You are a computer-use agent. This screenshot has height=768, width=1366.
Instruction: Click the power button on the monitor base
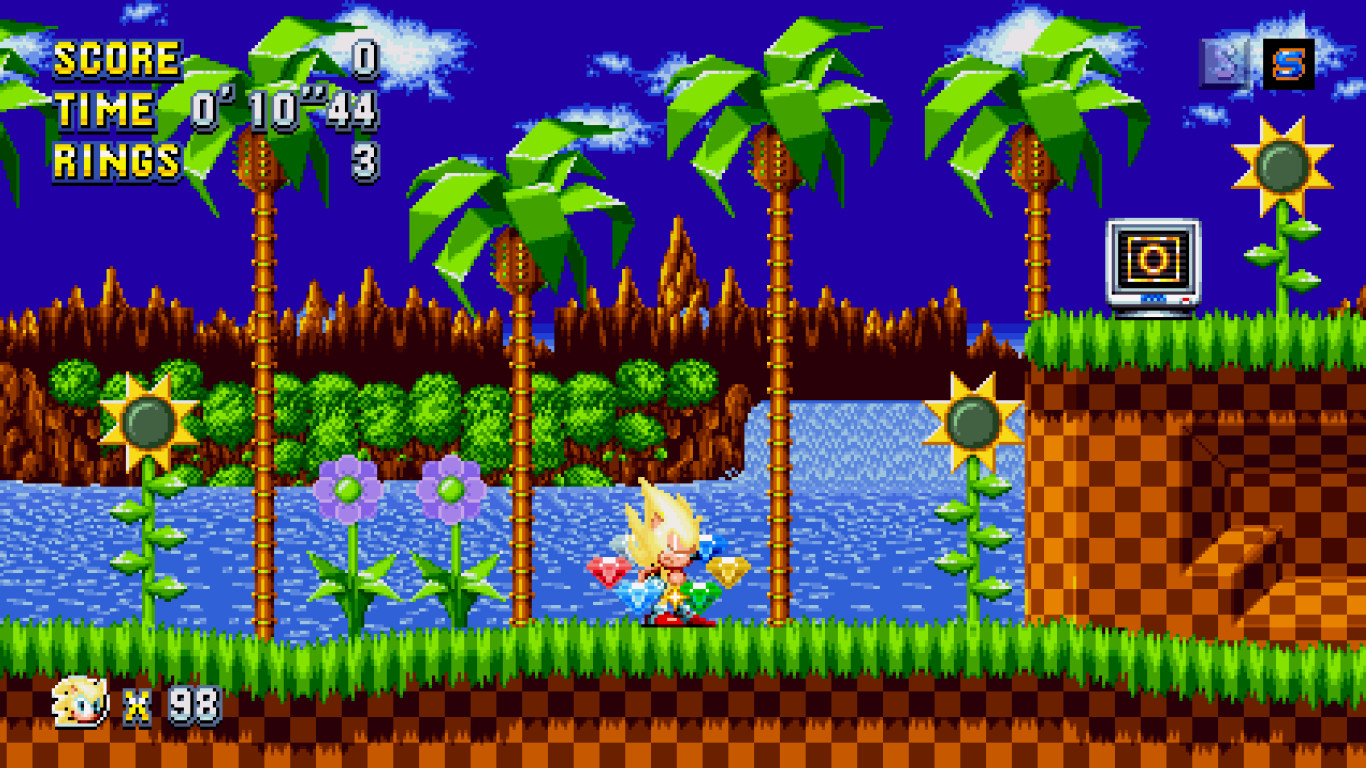click(1187, 298)
